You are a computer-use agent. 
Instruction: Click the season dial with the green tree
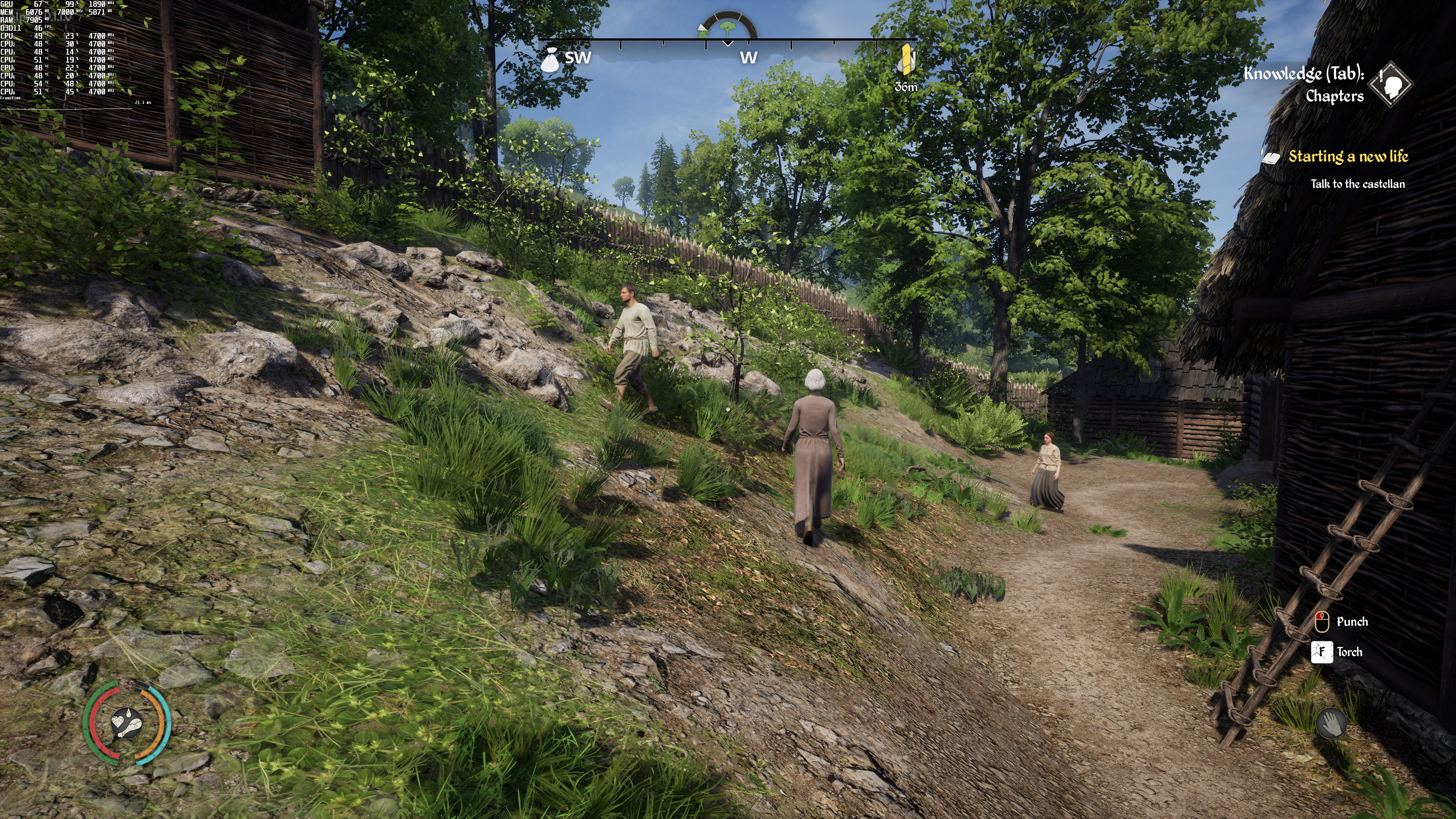pyautogui.click(x=728, y=28)
